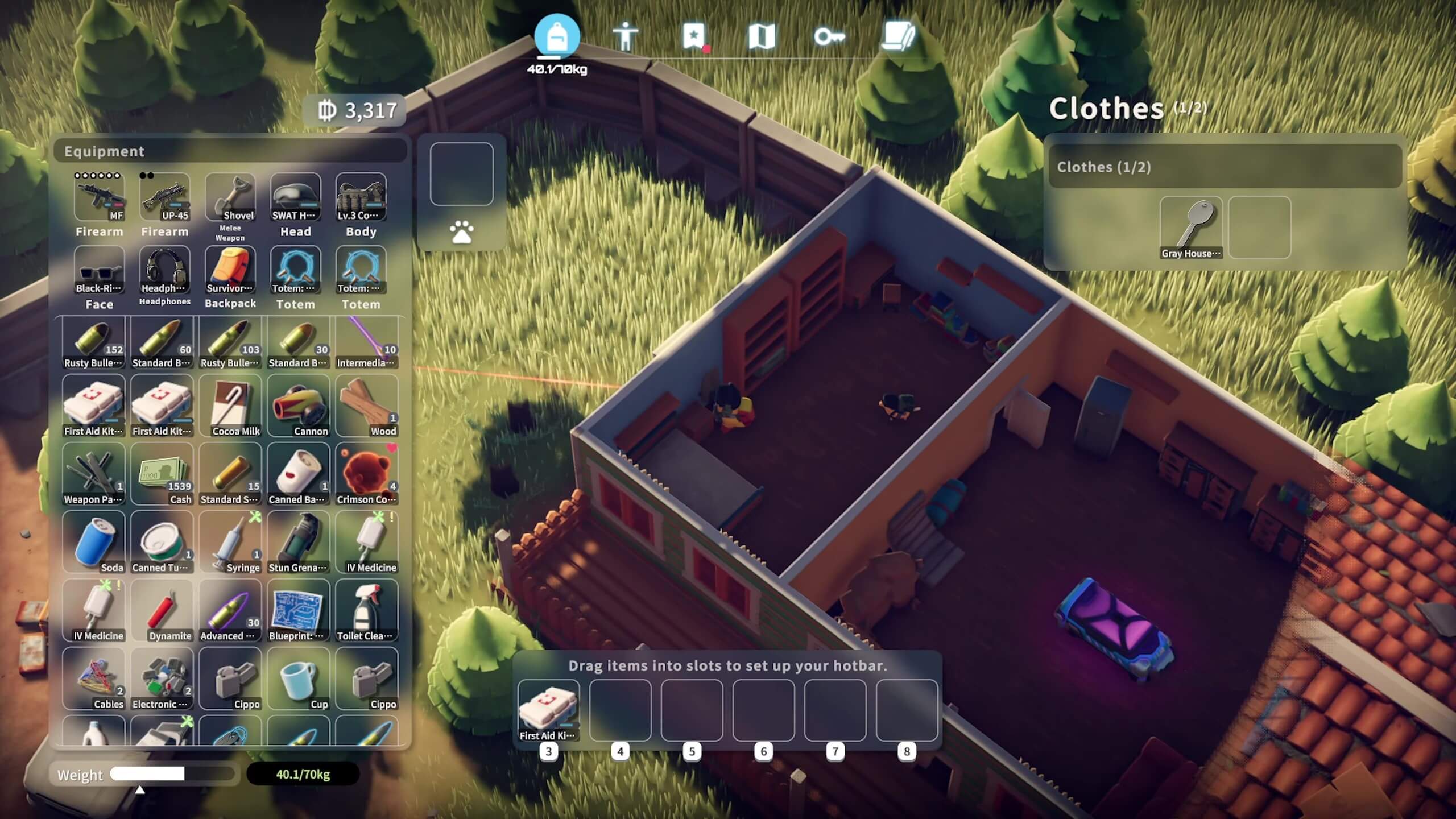Open the notes journal tab
The image size is (1456, 819).
pos(898,37)
